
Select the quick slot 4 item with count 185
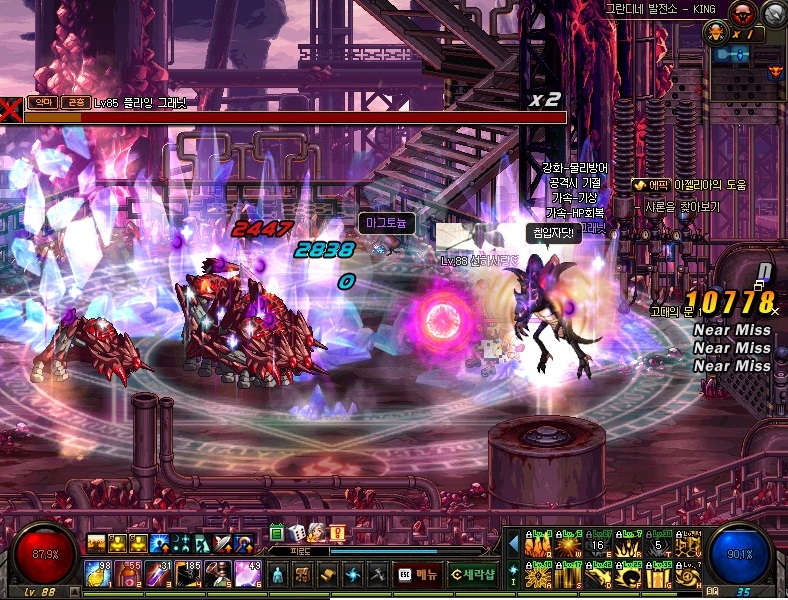tap(188, 573)
